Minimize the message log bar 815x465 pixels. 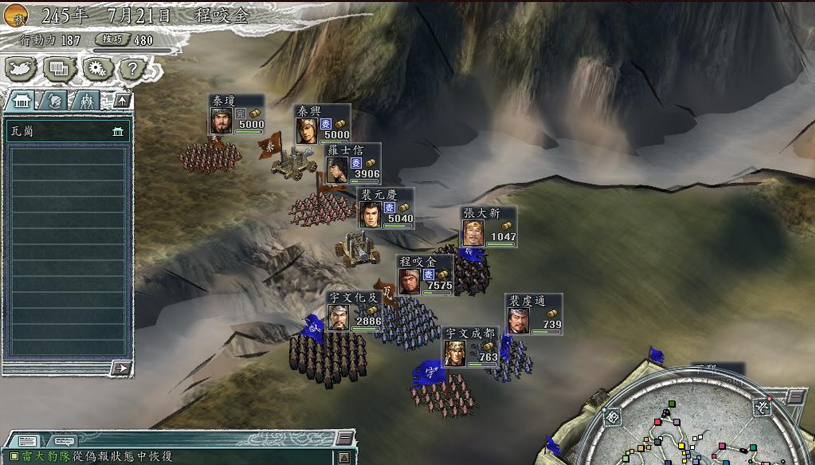(343, 438)
